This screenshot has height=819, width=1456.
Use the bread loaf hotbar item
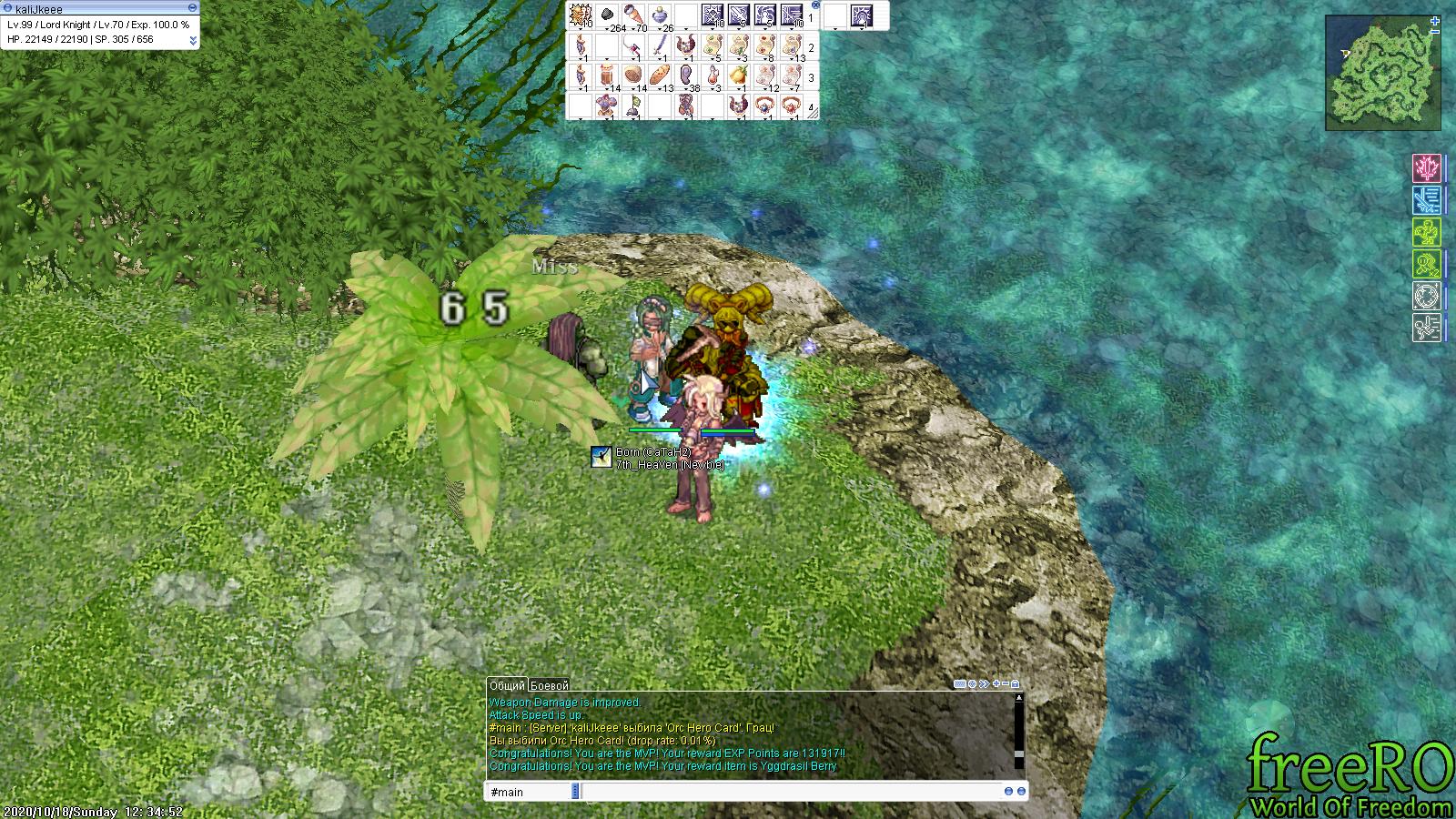point(659,75)
